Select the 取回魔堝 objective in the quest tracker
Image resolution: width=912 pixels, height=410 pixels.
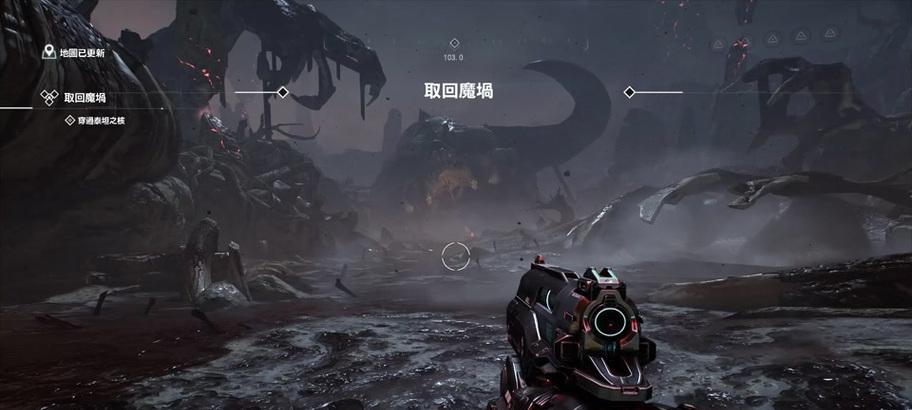(84, 97)
